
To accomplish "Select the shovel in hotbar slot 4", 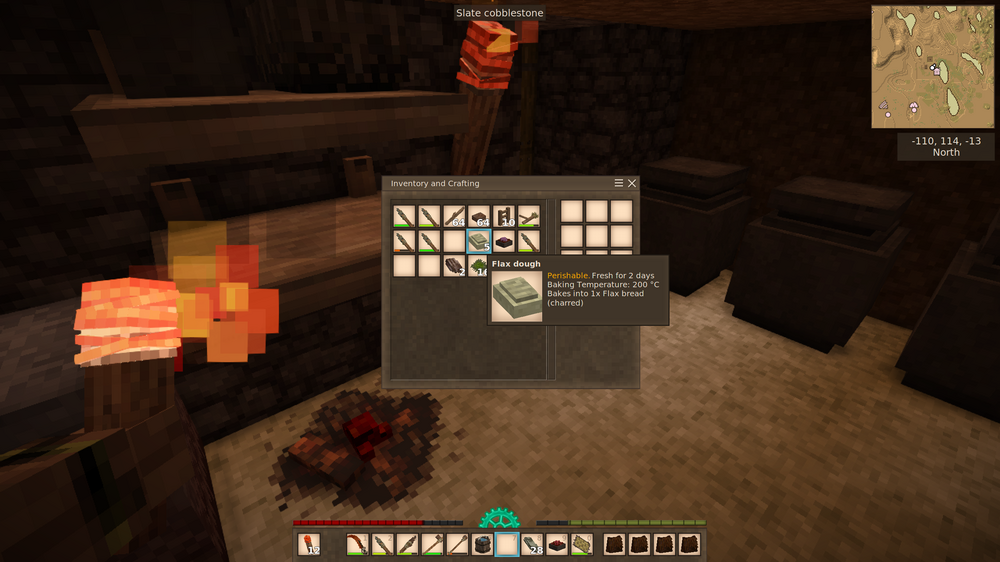I will pyautogui.click(x=433, y=545).
